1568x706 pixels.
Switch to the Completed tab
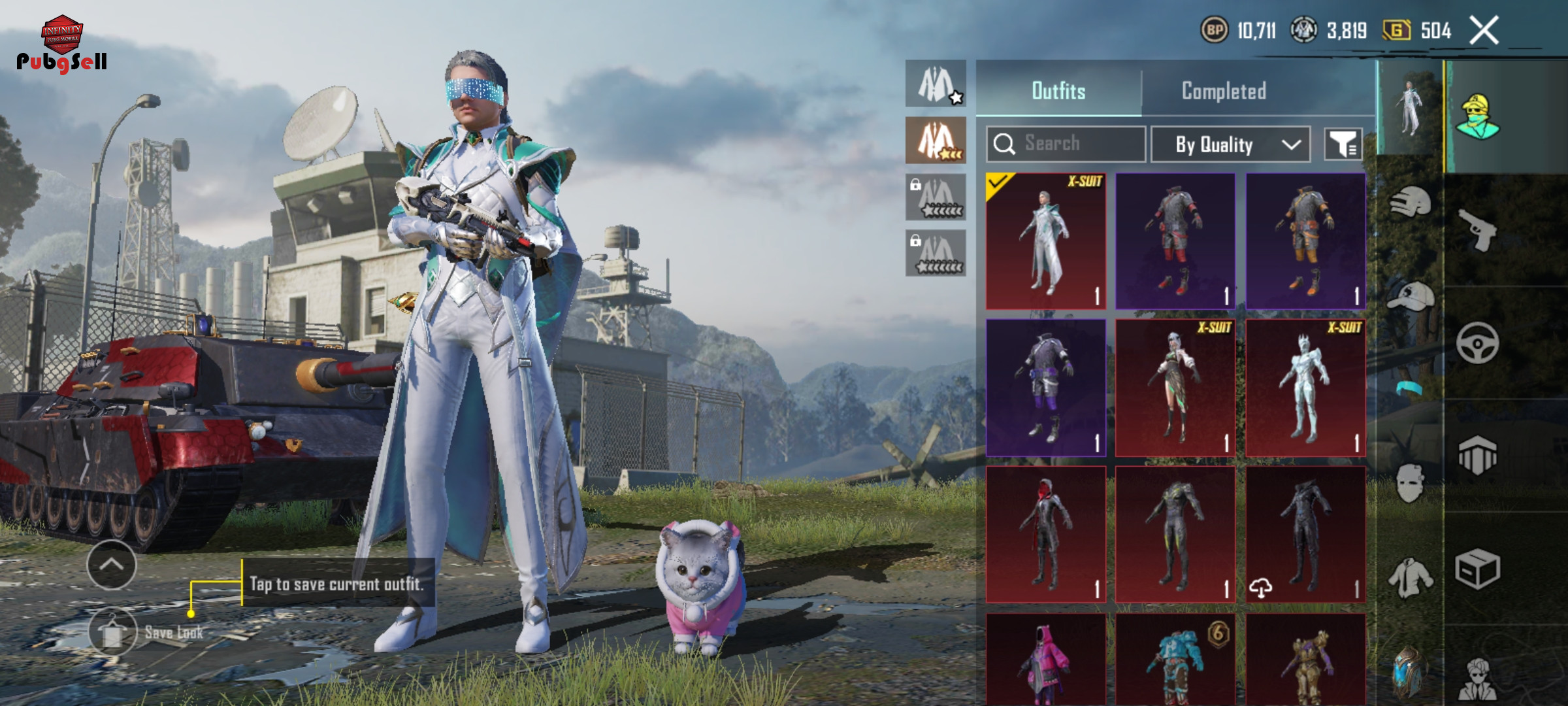click(1224, 91)
